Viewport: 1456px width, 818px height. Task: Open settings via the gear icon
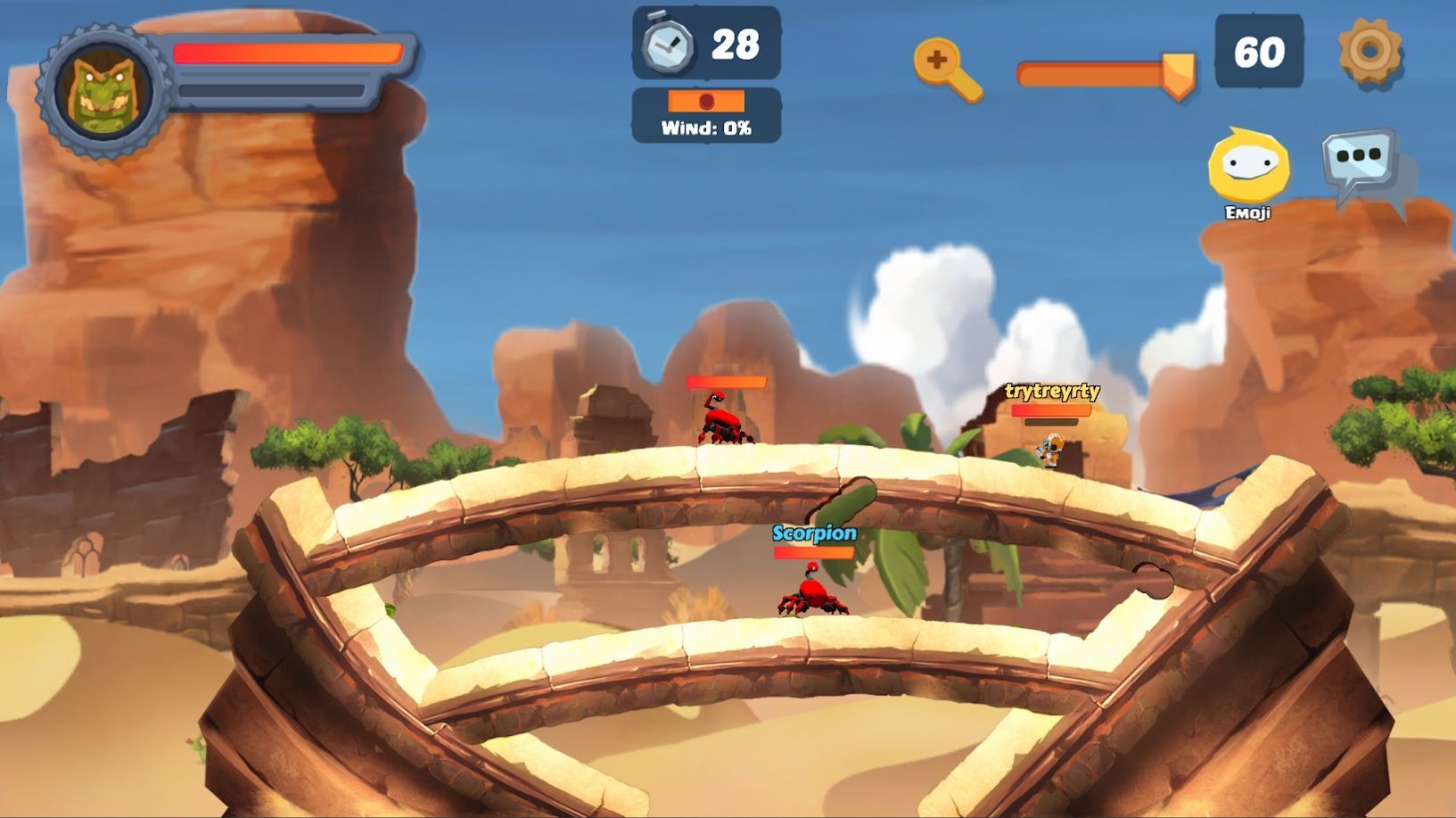[1370, 51]
